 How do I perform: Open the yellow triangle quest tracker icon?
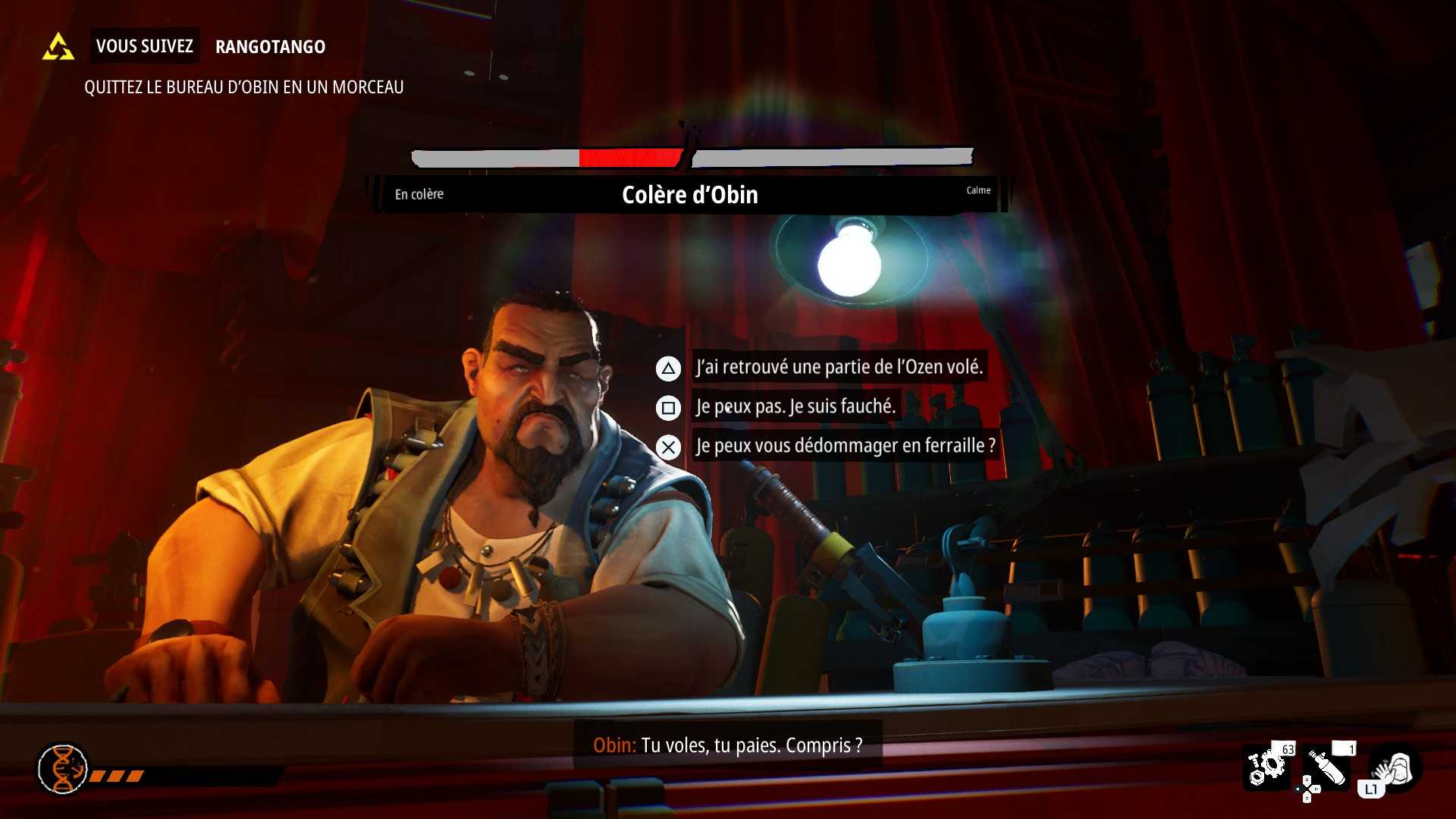click(58, 47)
